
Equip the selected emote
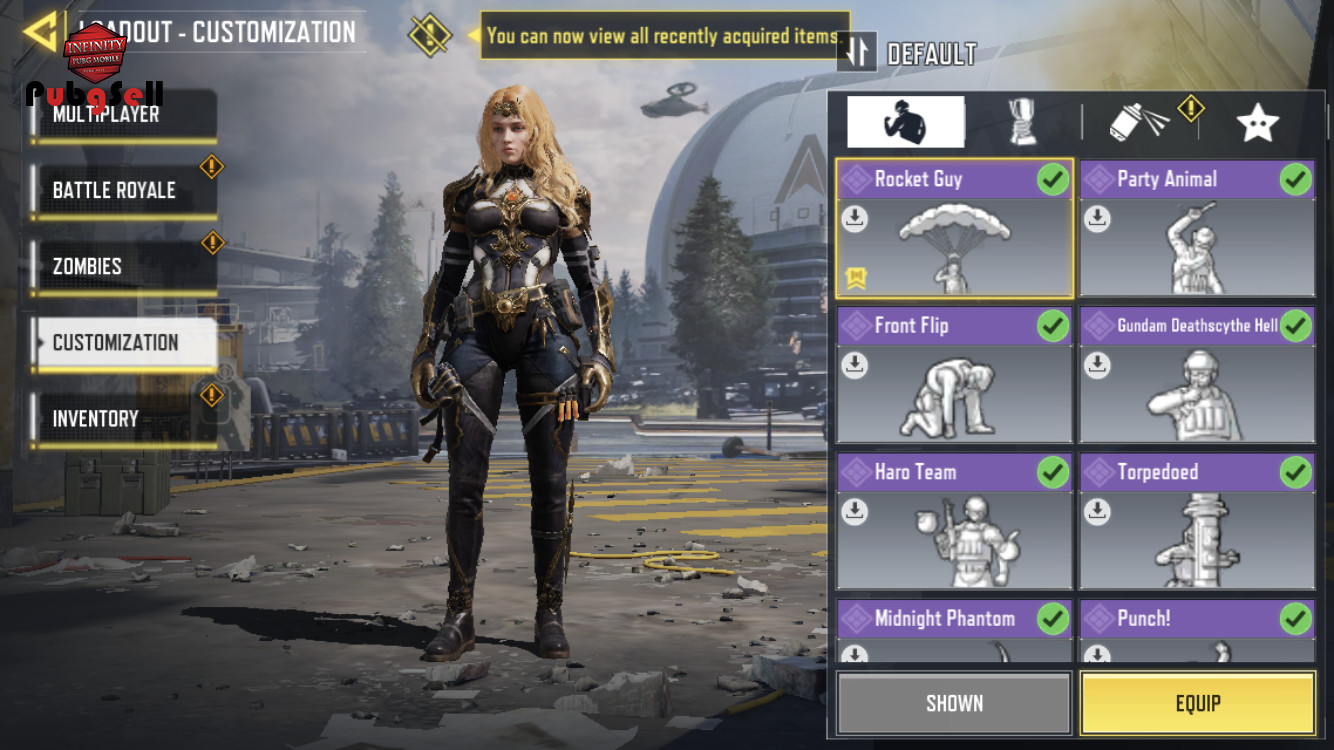(1197, 703)
